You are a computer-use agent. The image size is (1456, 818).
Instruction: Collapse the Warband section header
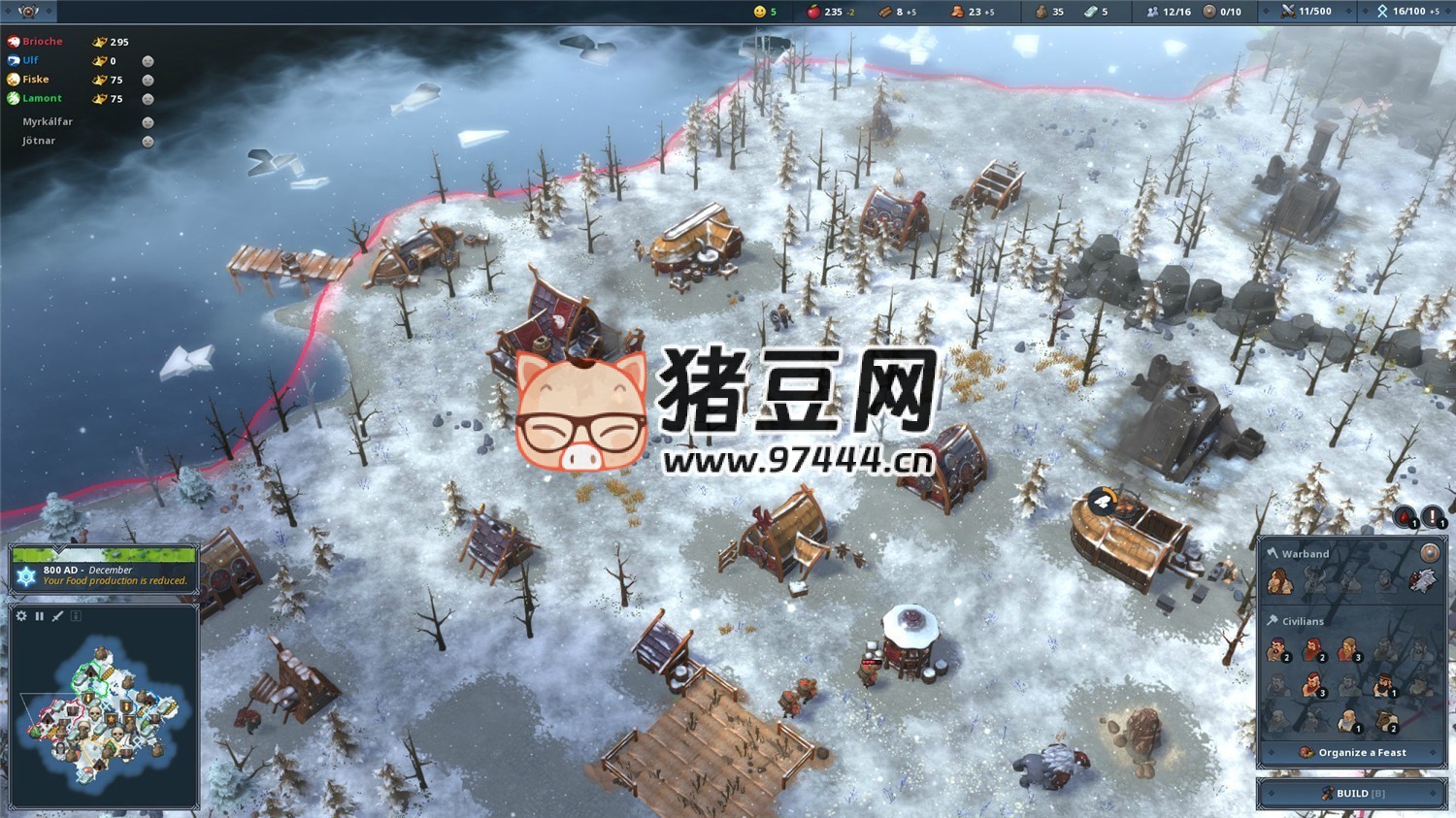point(1306,554)
